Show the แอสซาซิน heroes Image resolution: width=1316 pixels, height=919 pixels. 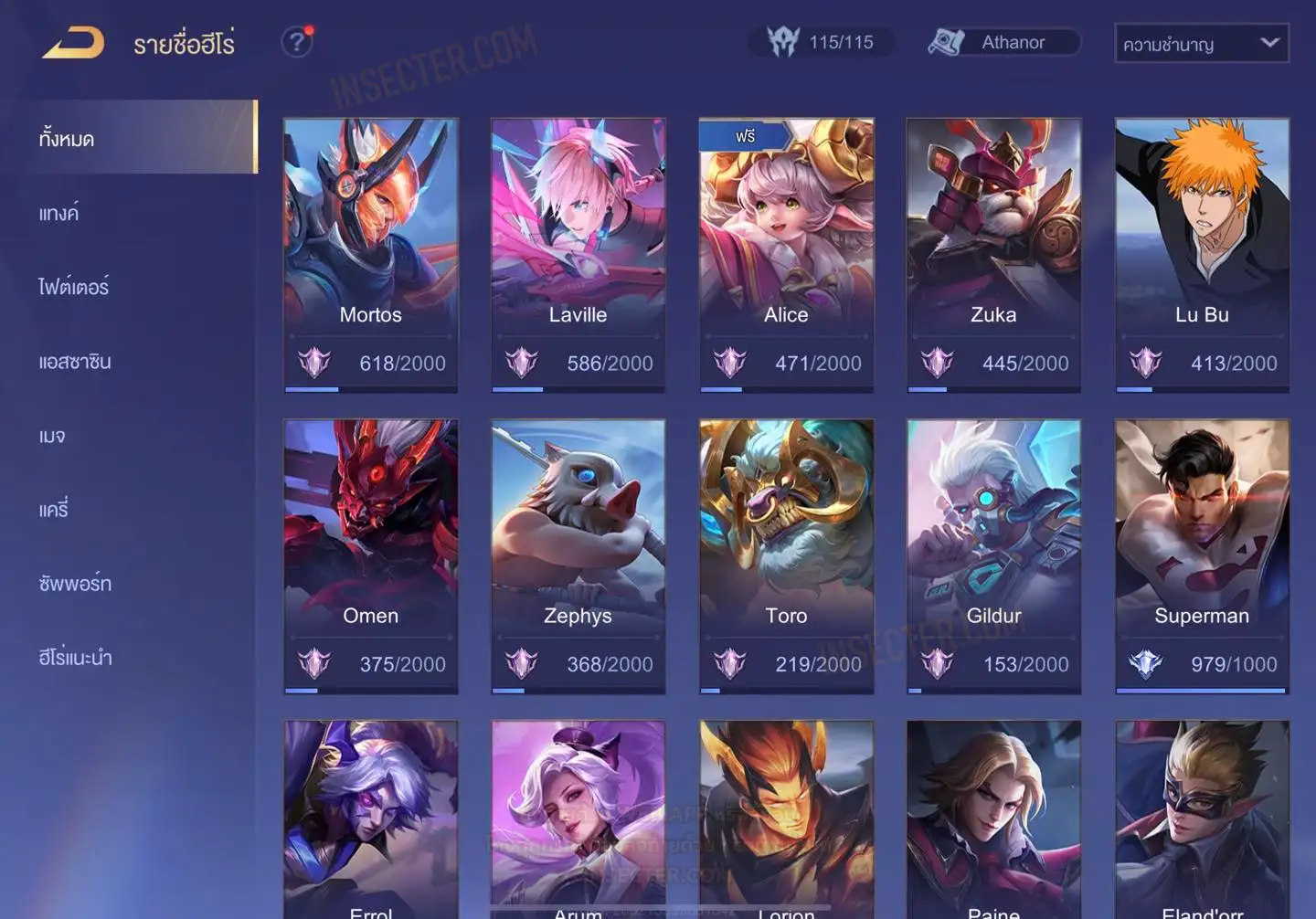tap(75, 362)
